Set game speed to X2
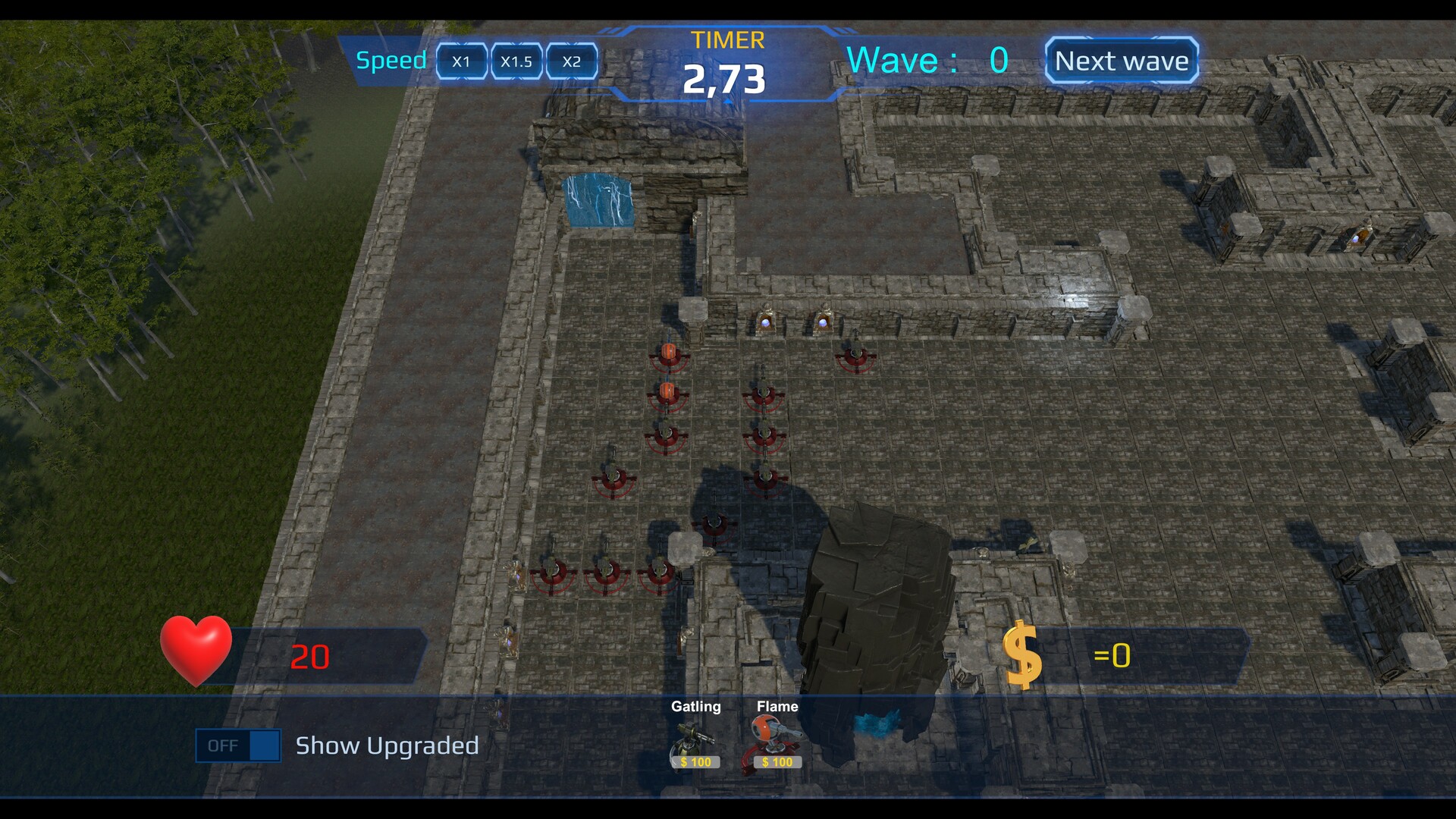The width and height of the screenshot is (1456, 819). (573, 62)
